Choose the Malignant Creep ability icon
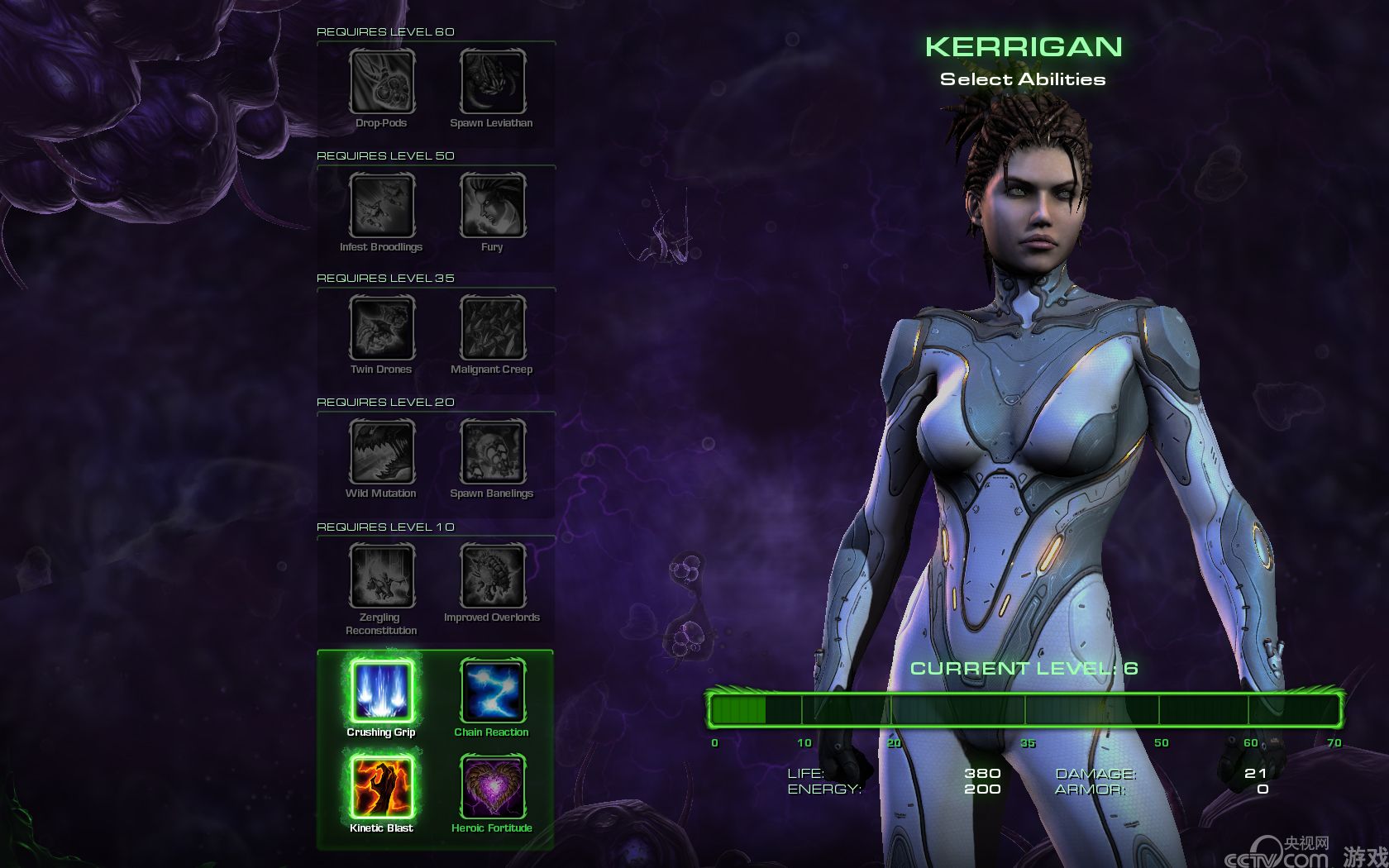This screenshot has width=1389, height=868. click(x=493, y=327)
